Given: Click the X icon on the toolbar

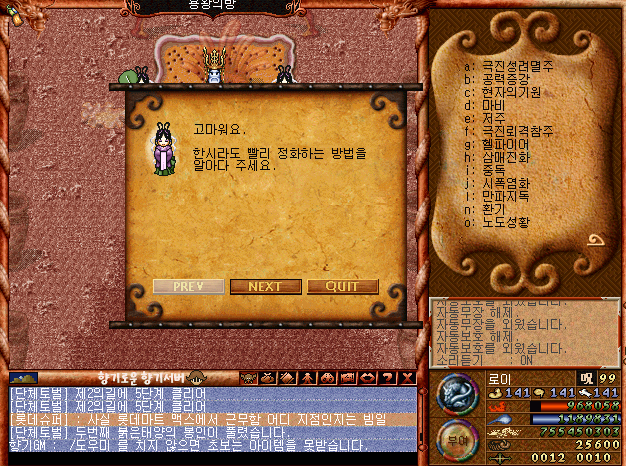Looking at the screenshot, I should pos(406,377).
